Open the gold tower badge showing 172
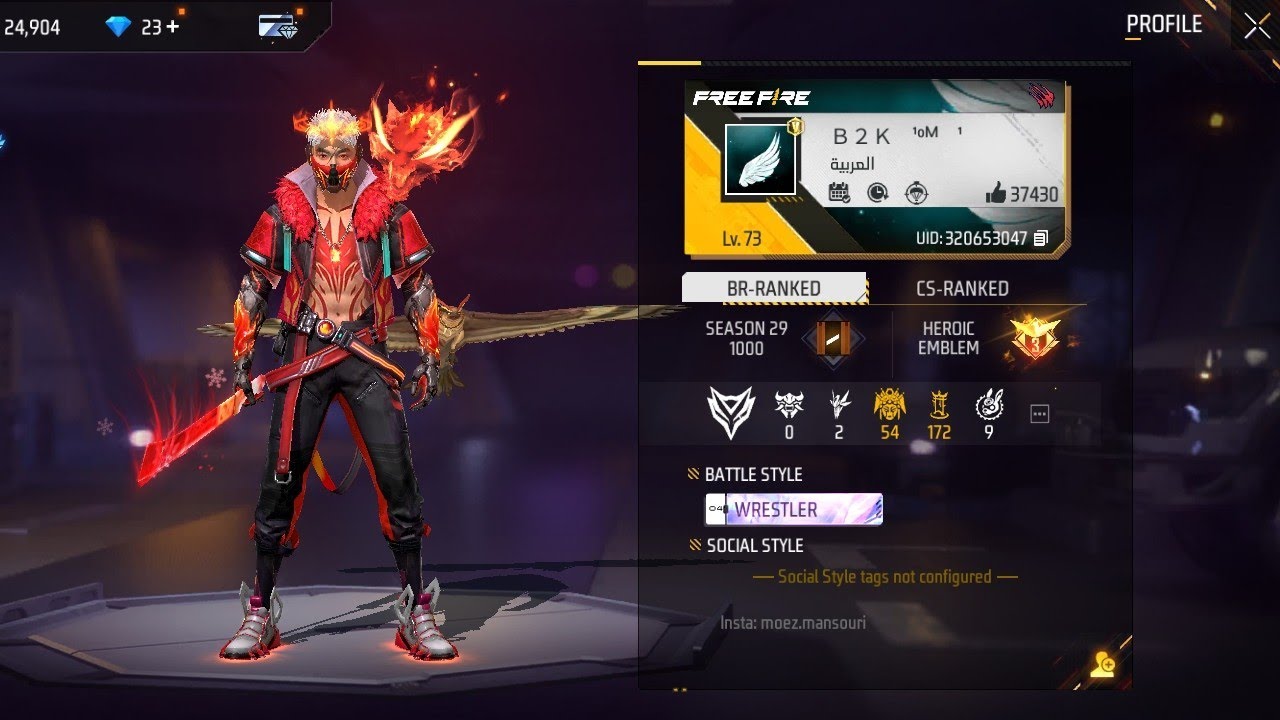This screenshot has width=1280, height=720. coord(939,405)
